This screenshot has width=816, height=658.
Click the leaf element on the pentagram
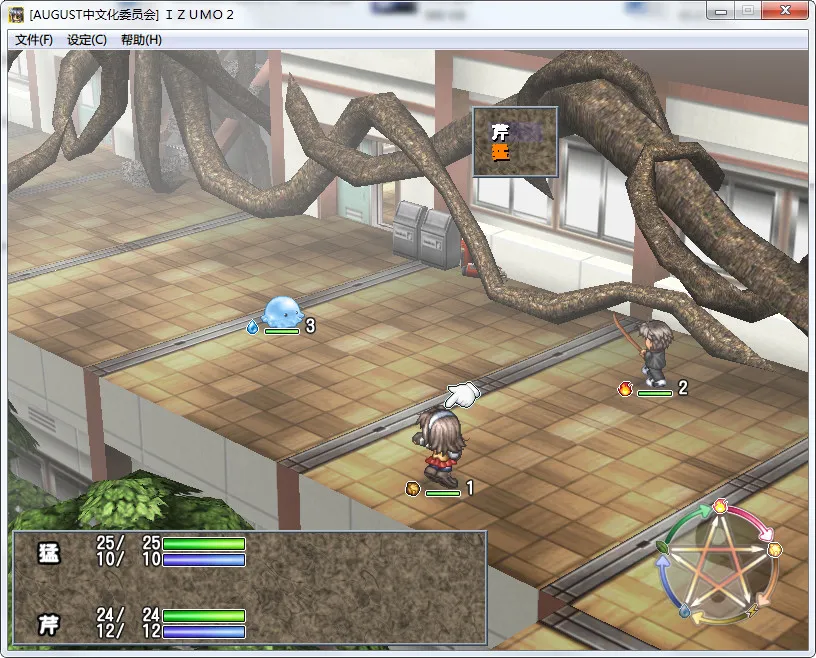664,548
